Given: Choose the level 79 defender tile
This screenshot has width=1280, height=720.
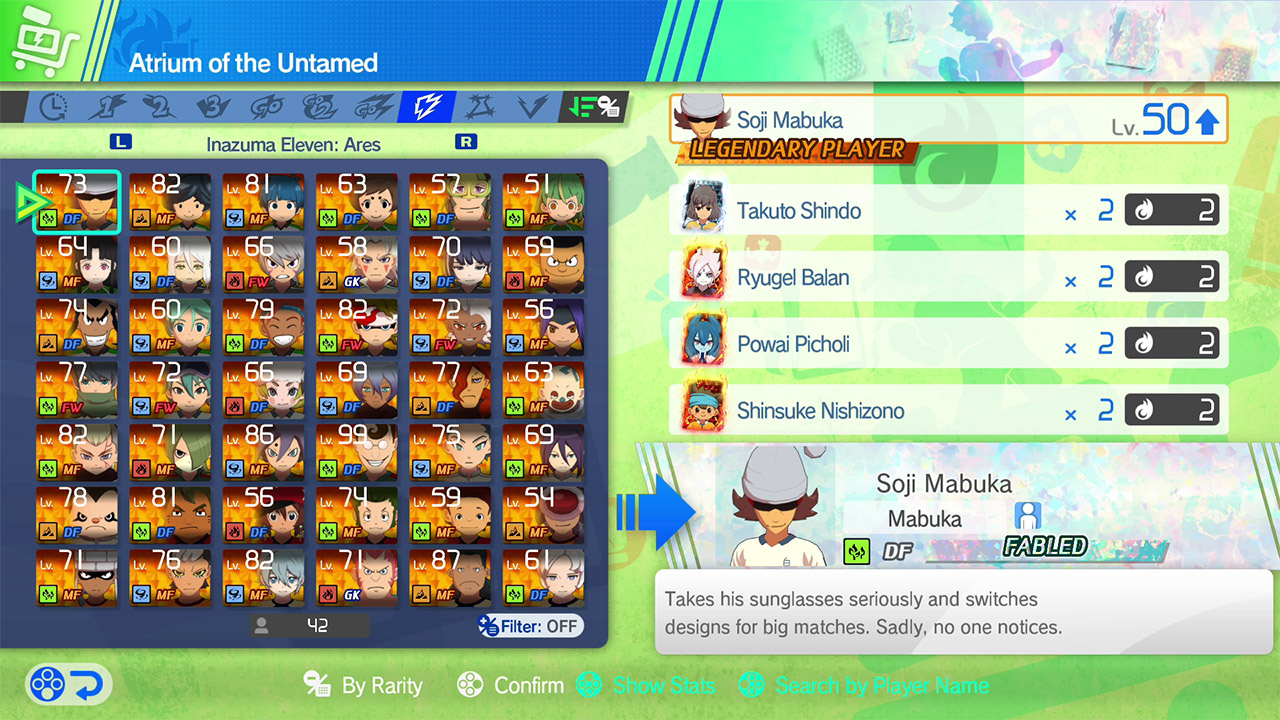Looking at the screenshot, I should tap(263, 326).
